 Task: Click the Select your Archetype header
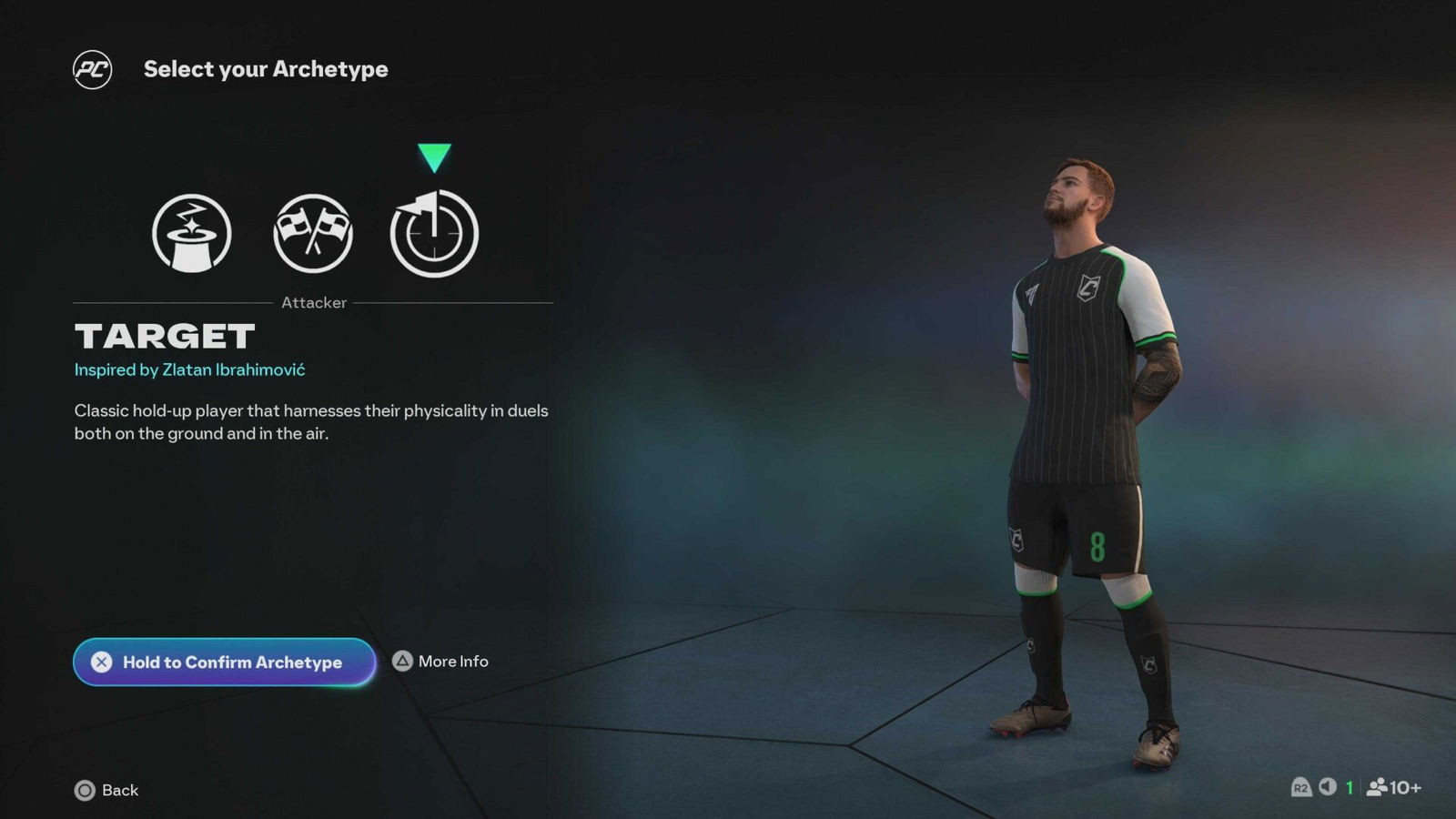pos(267,68)
